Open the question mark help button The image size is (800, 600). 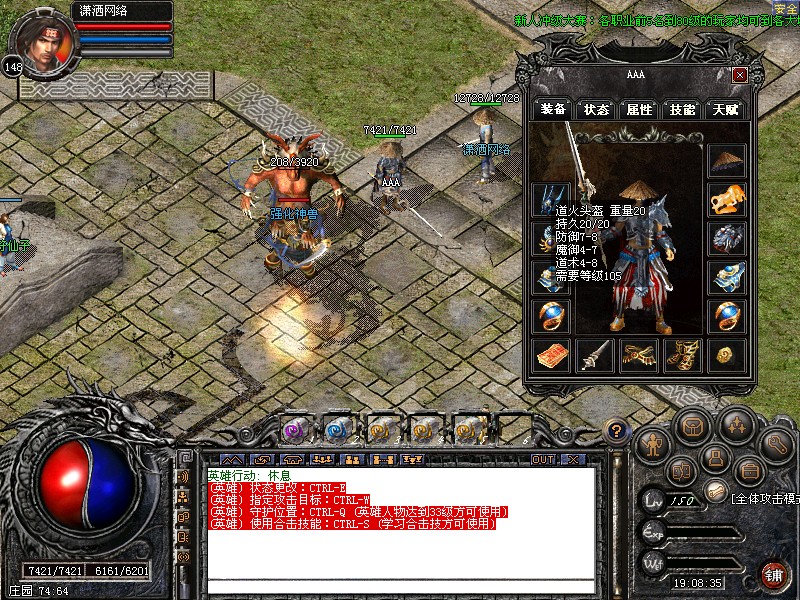(617, 431)
